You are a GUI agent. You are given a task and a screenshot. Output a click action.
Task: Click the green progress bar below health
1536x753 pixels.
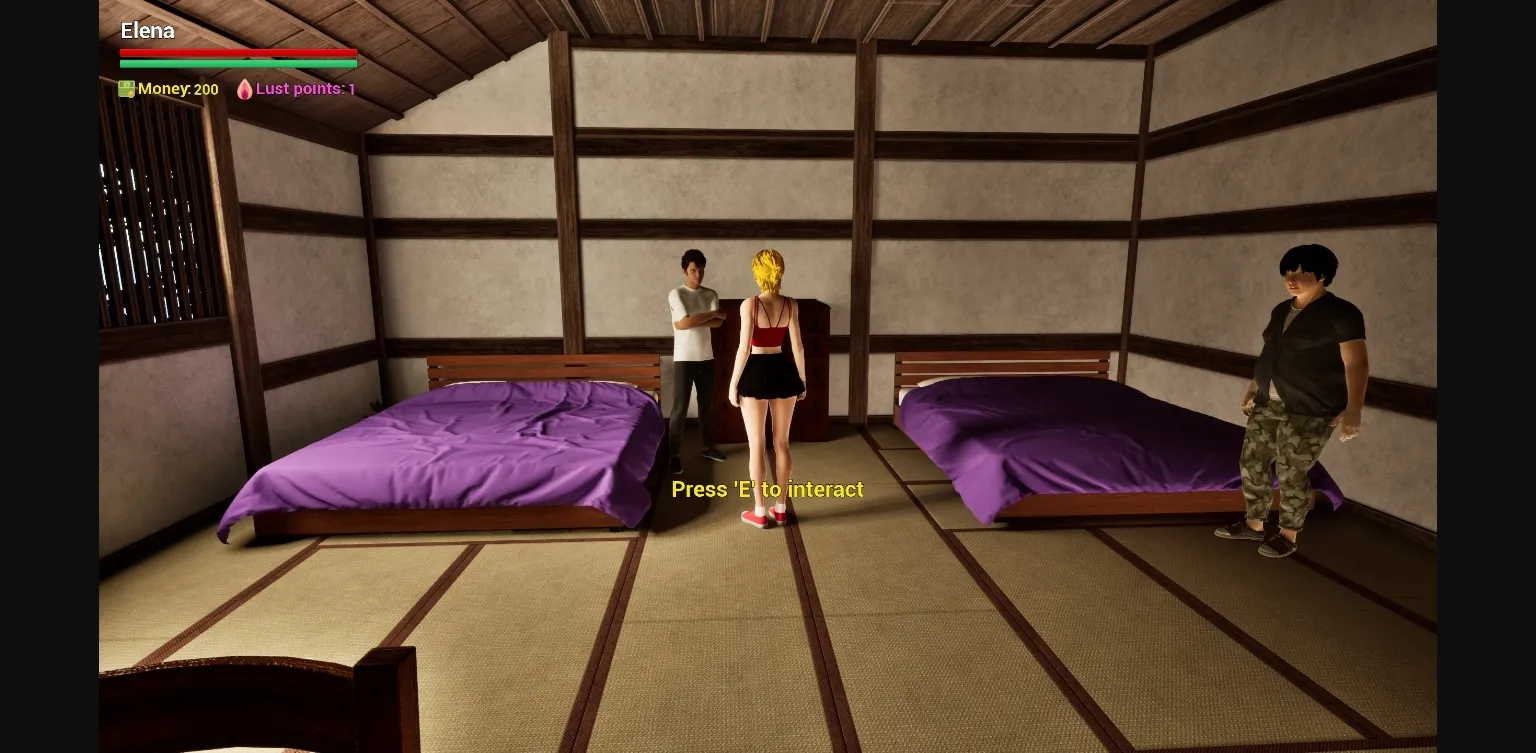238,62
